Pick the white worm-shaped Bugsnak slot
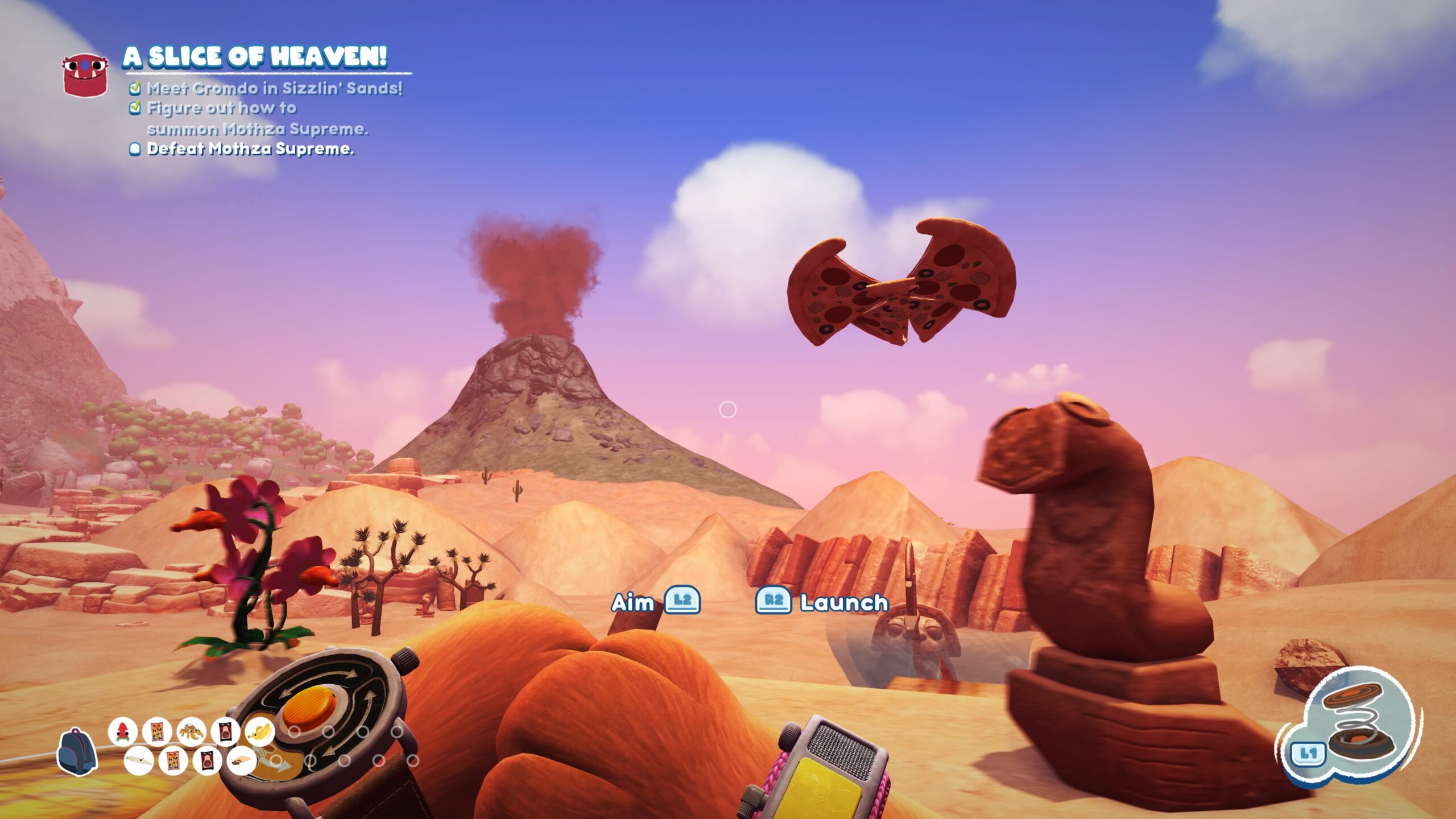The height and width of the screenshot is (819, 1456). (x=138, y=760)
